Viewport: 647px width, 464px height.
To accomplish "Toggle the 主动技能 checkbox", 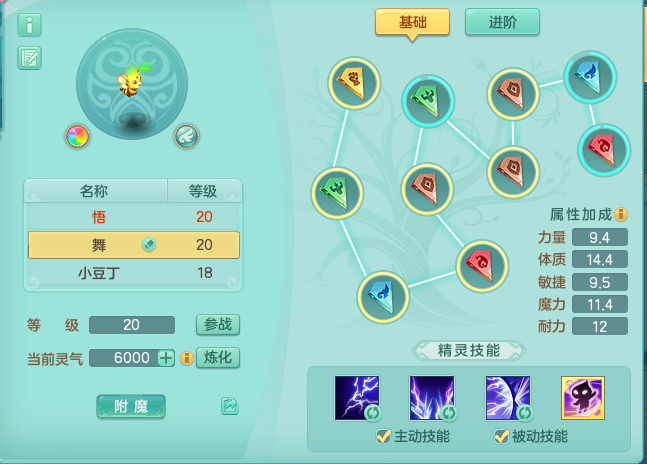I will (x=383, y=436).
